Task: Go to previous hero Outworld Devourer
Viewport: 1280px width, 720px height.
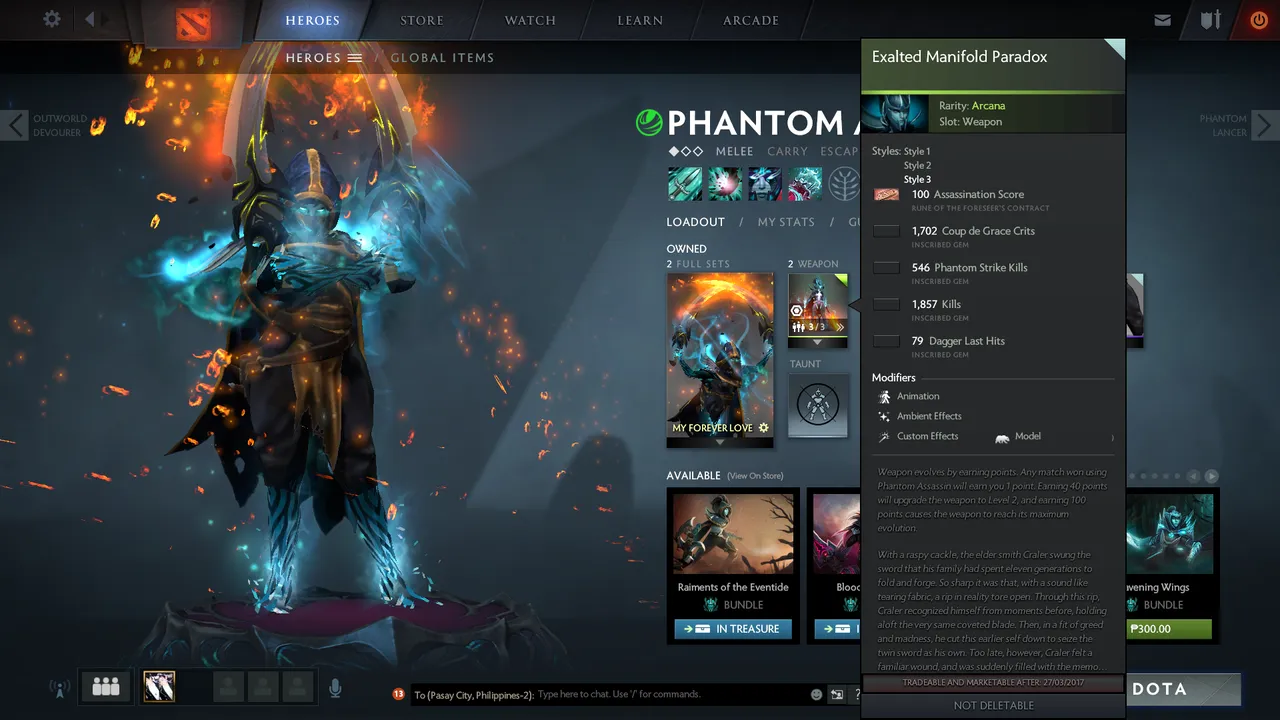Action: coord(16,125)
